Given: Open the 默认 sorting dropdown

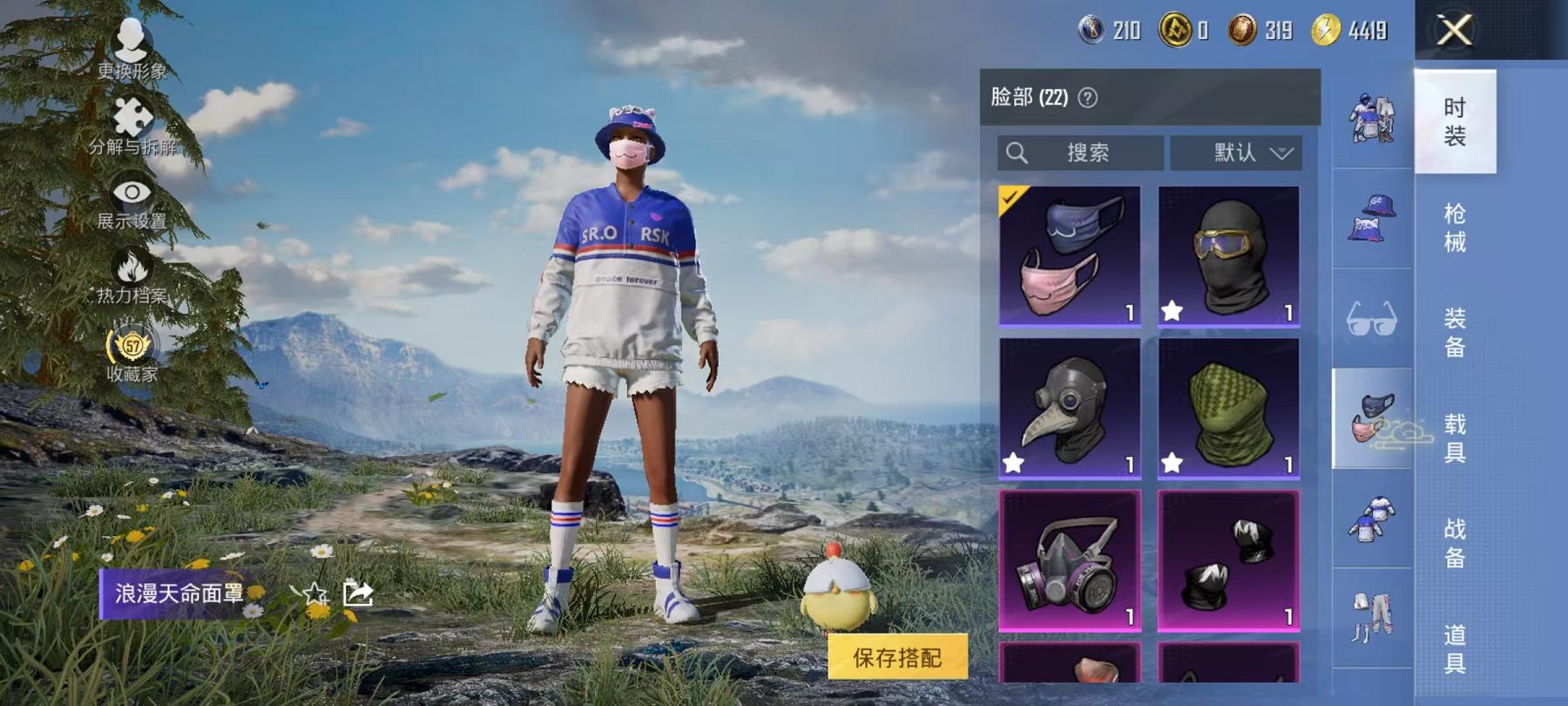Looking at the screenshot, I should (x=1235, y=153).
